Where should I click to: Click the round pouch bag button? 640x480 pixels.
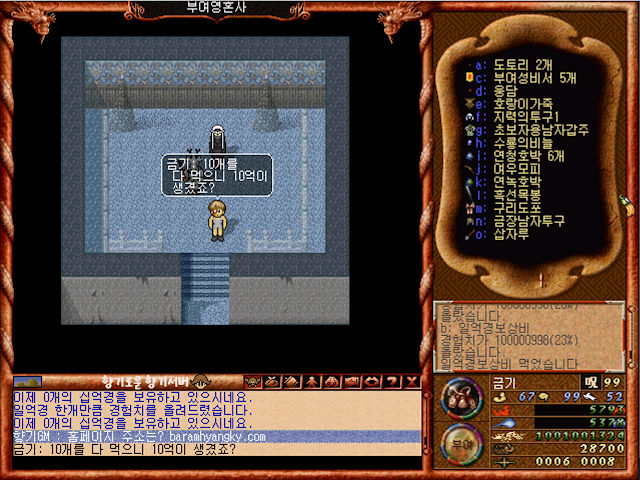pos(461,398)
